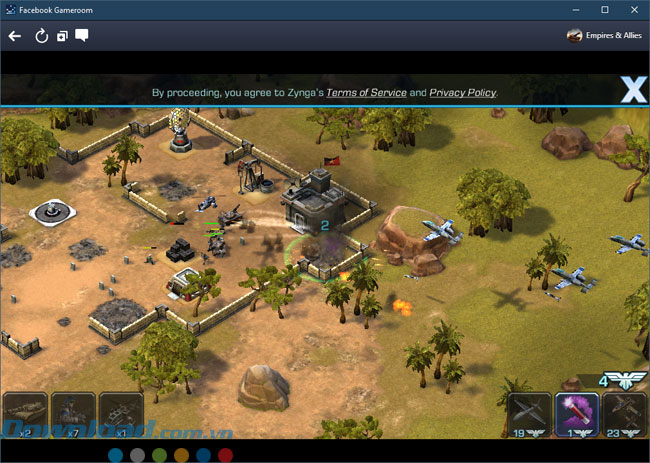Screen dimensions: 650x463
Task: Reload the game with the refresh icon
Action: pyautogui.click(x=41, y=36)
